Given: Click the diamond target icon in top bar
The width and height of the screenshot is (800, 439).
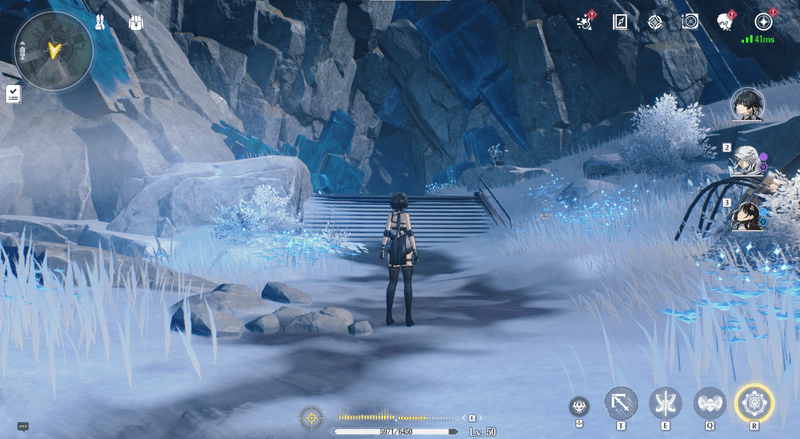Looking at the screenshot, I should (654, 21).
